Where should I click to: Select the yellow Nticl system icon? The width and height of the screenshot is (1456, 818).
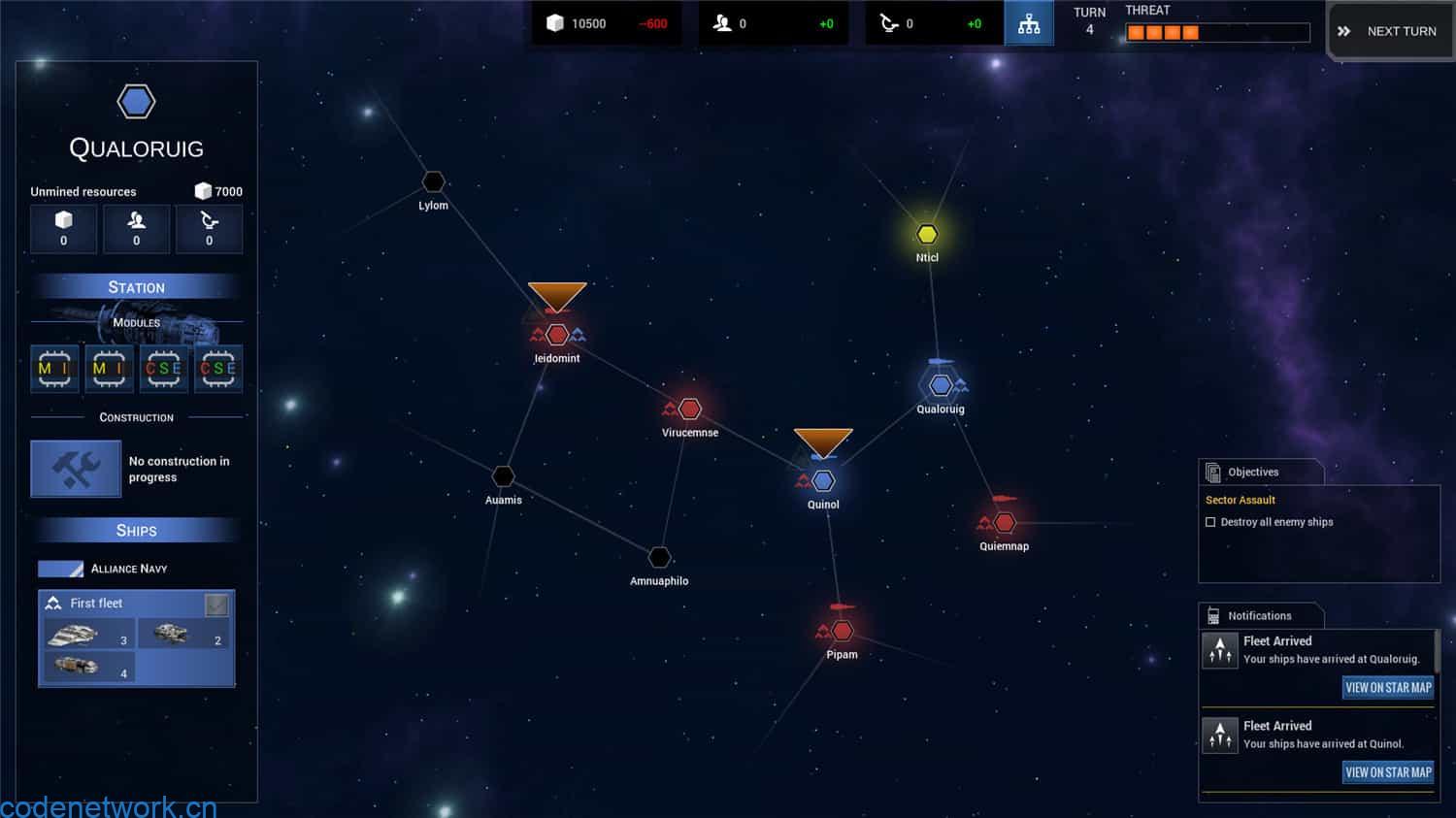(x=926, y=233)
